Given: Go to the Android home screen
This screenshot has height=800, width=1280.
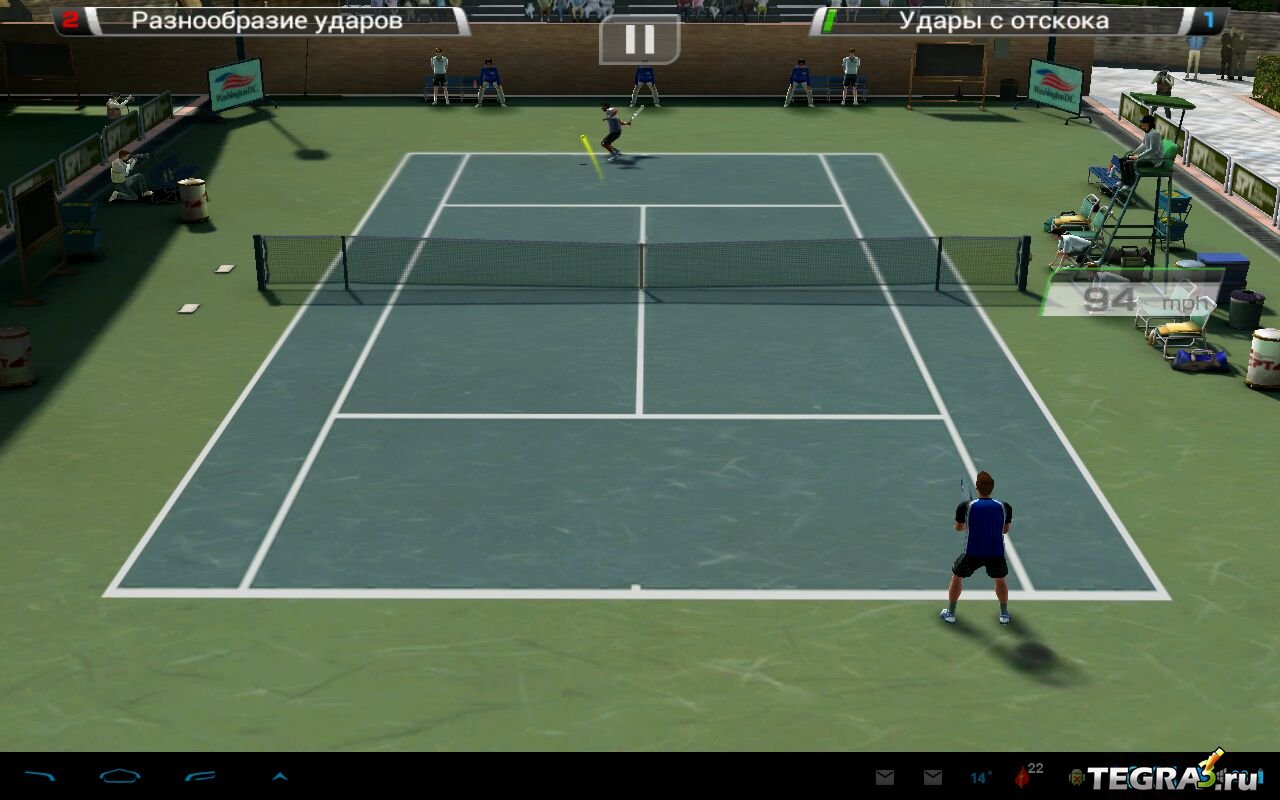Looking at the screenshot, I should pos(119,776).
